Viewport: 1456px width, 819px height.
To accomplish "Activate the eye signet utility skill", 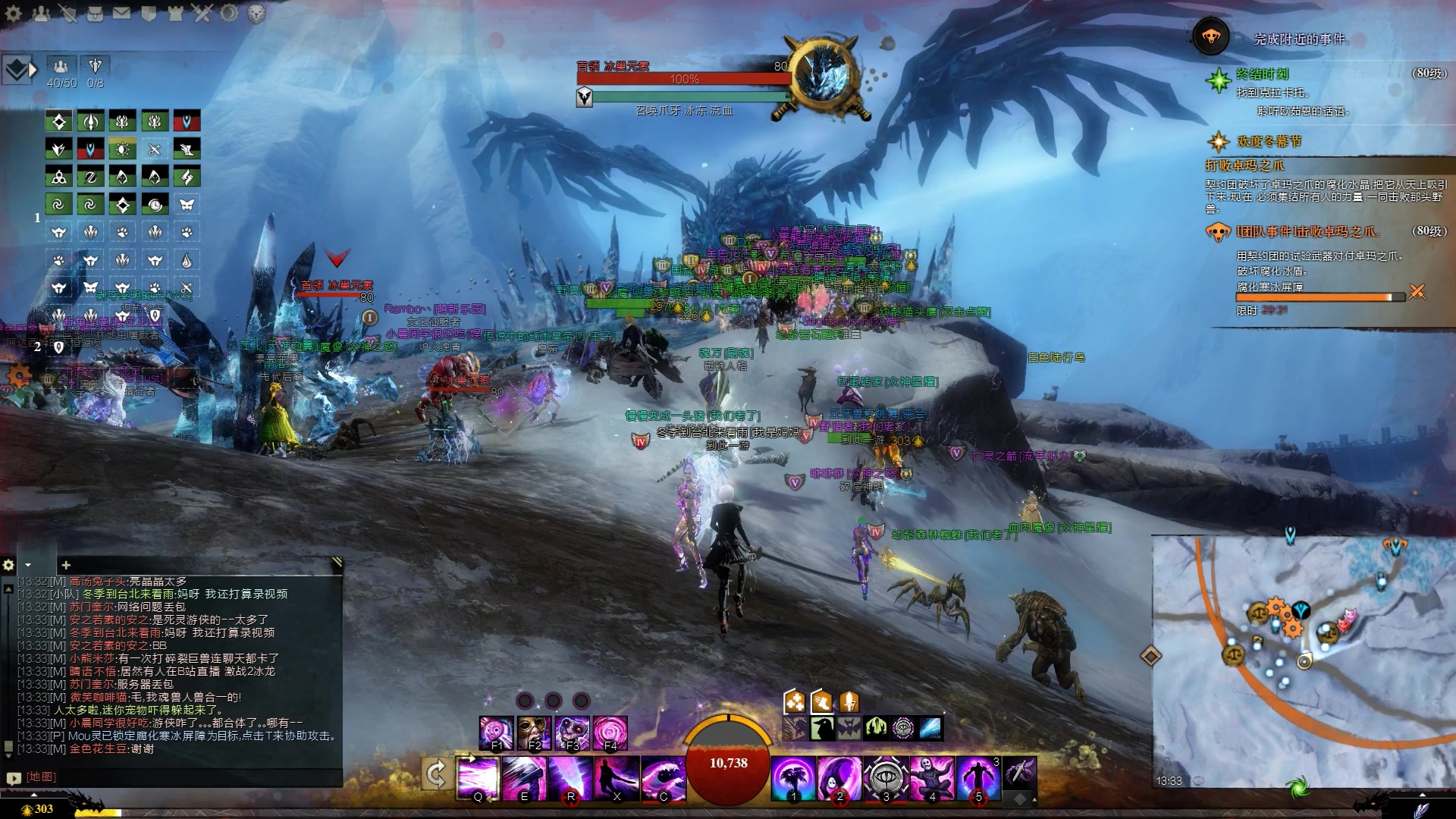I will pos(886,777).
